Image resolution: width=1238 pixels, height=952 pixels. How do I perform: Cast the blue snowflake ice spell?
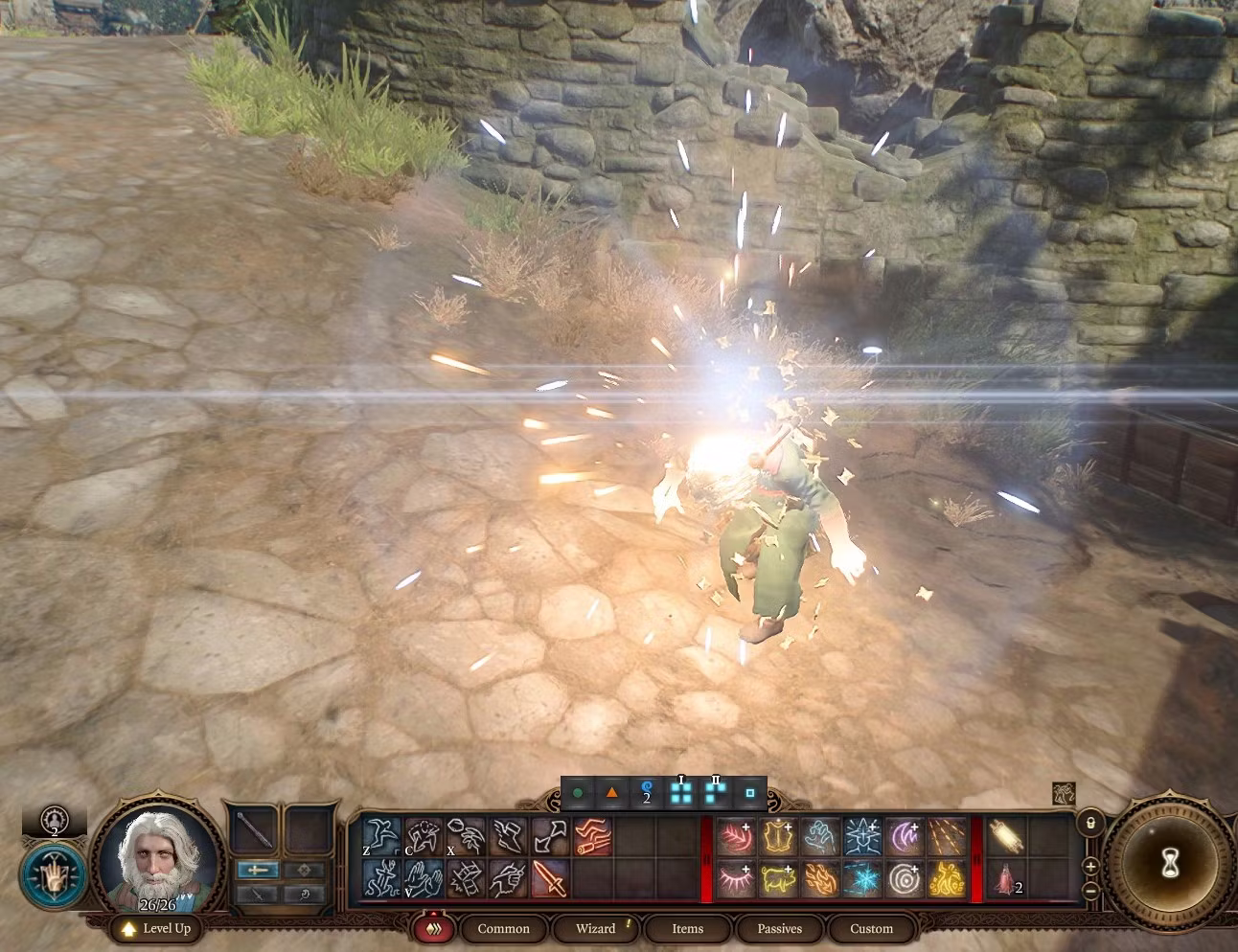tap(864, 879)
